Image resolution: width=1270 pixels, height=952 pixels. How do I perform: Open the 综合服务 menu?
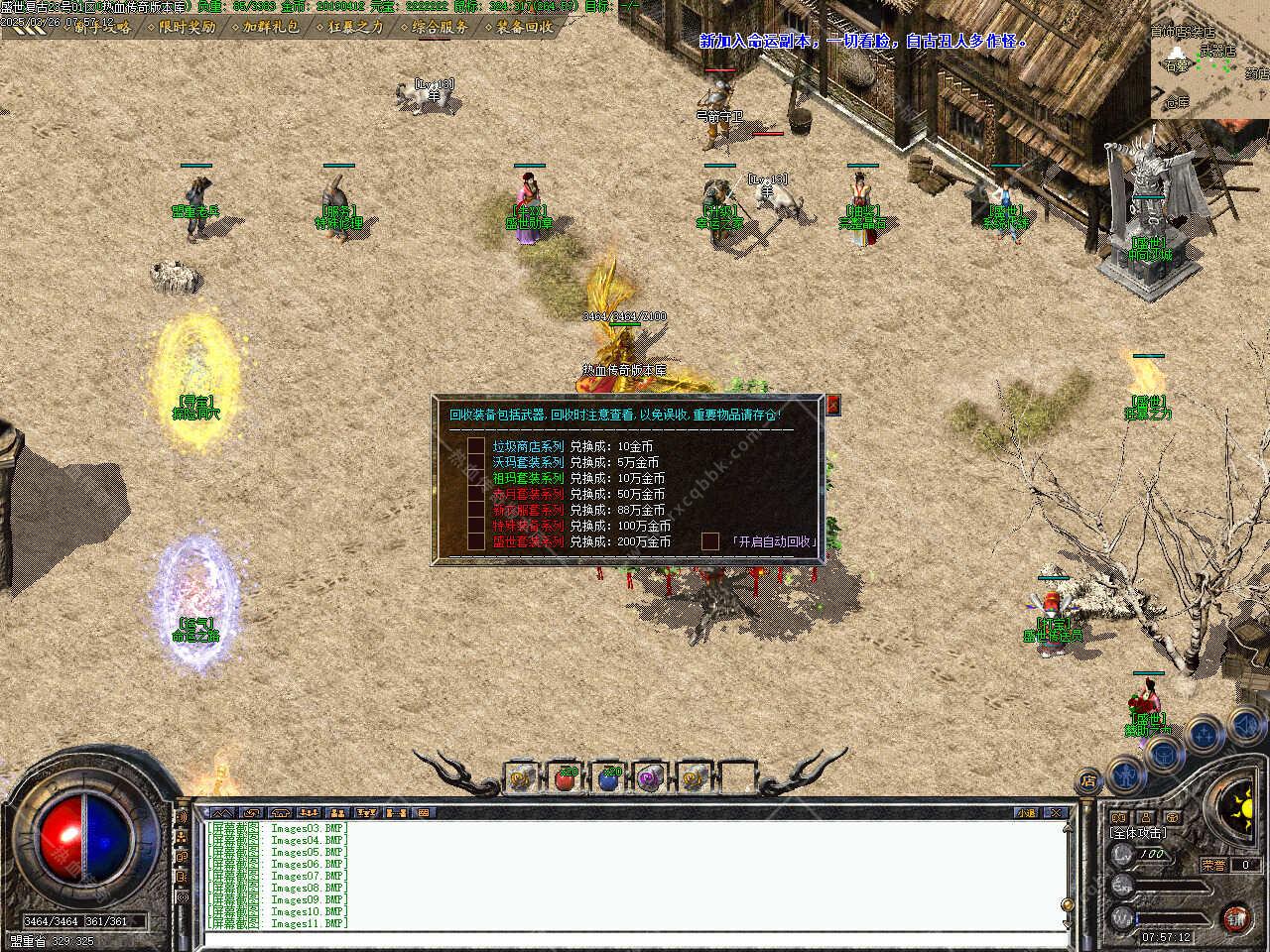[440, 27]
